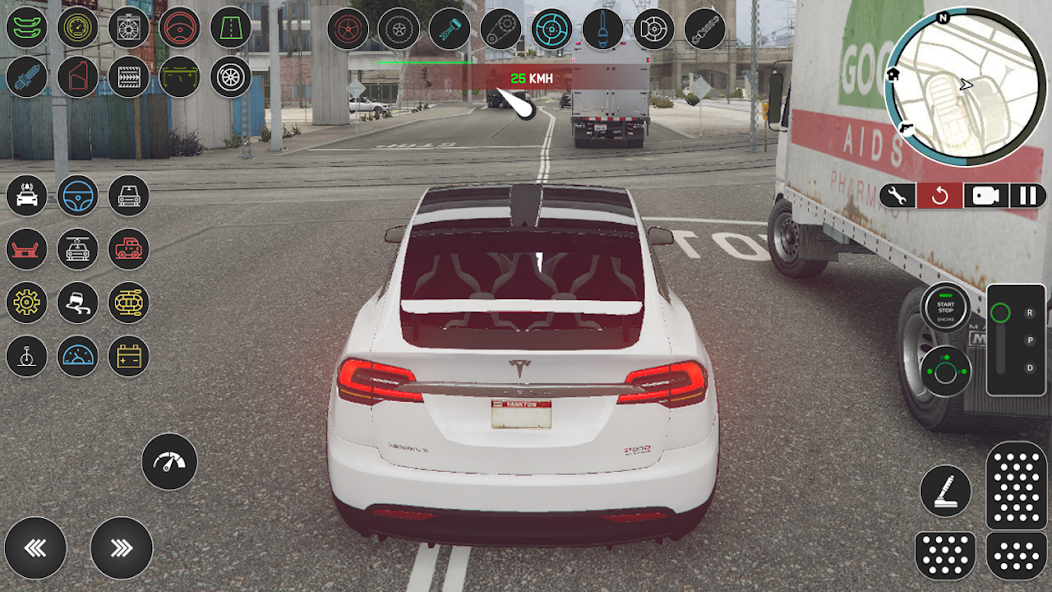Reset the car with the red arrow button
The width and height of the screenshot is (1052, 592).
coord(940,195)
